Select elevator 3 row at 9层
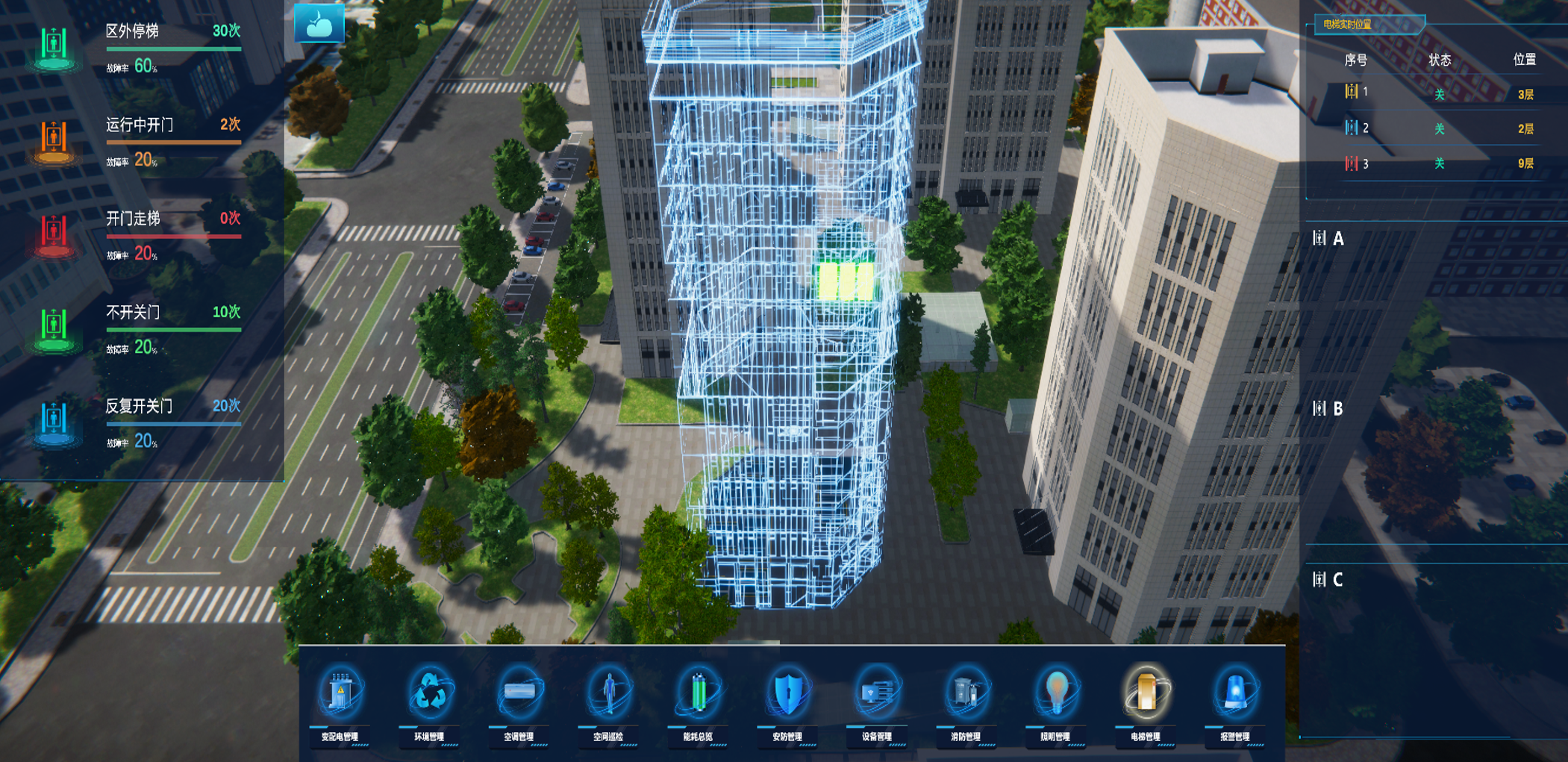1568x762 pixels. (x=1438, y=163)
